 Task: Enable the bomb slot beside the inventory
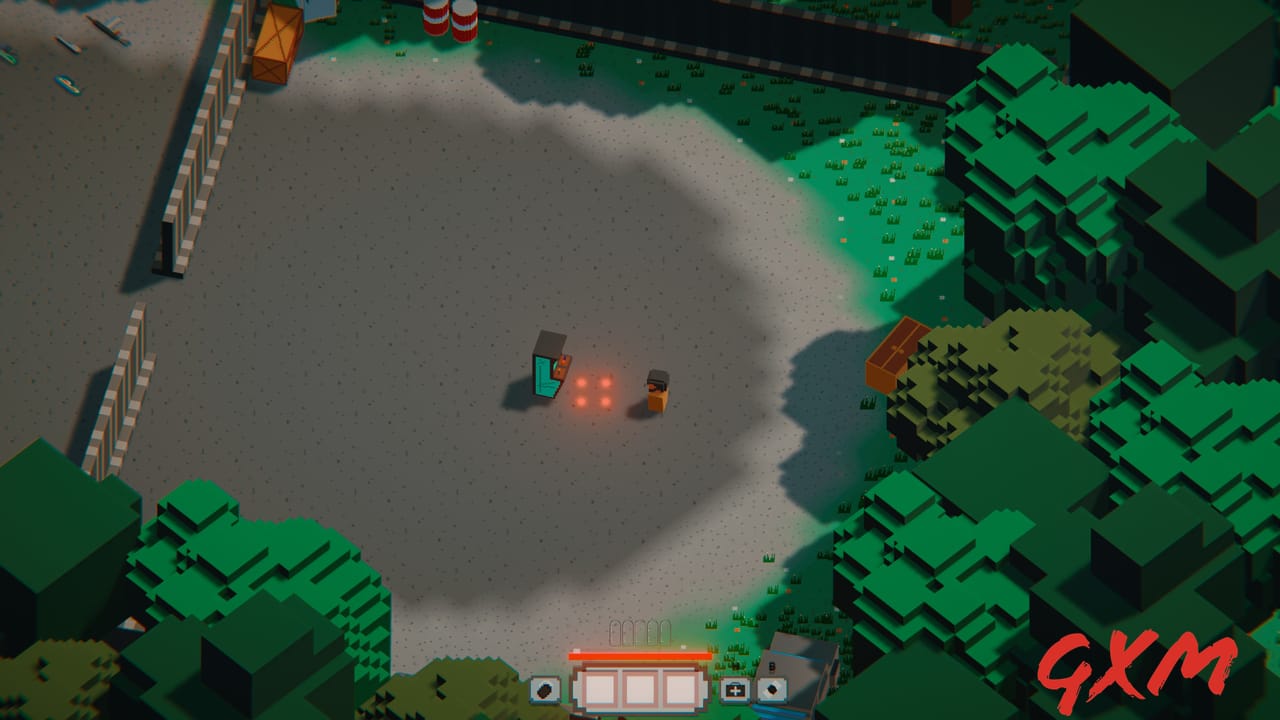pyautogui.click(x=772, y=690)
